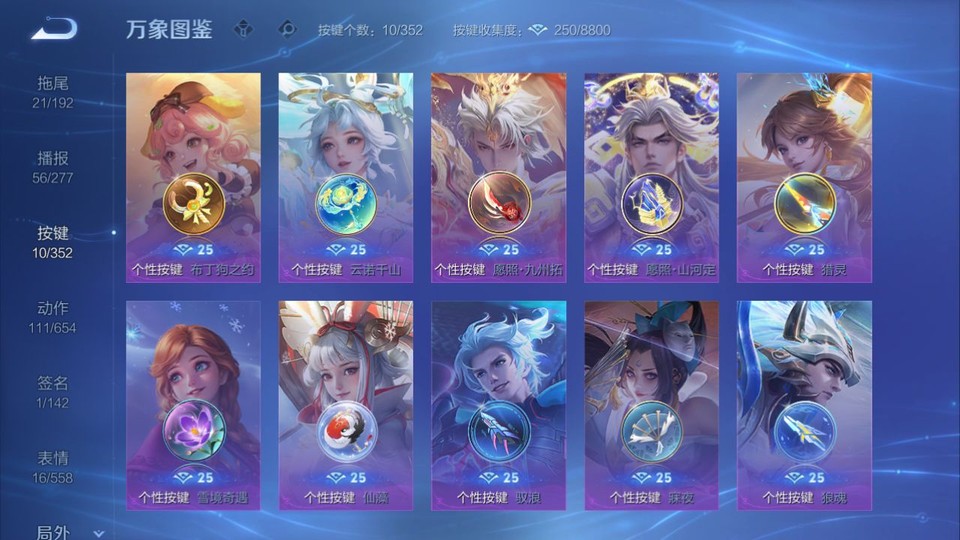Show the 表情 category tab
Image resolution: width=960 pixels, height=540 pixels.
point(53,466)
